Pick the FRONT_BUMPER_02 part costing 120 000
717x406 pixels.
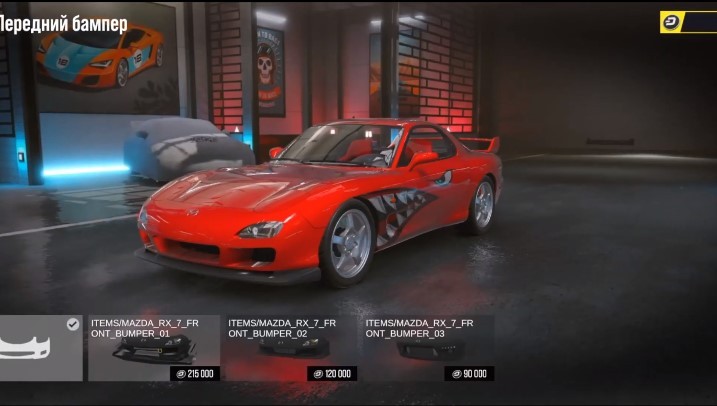click(291, 348)
